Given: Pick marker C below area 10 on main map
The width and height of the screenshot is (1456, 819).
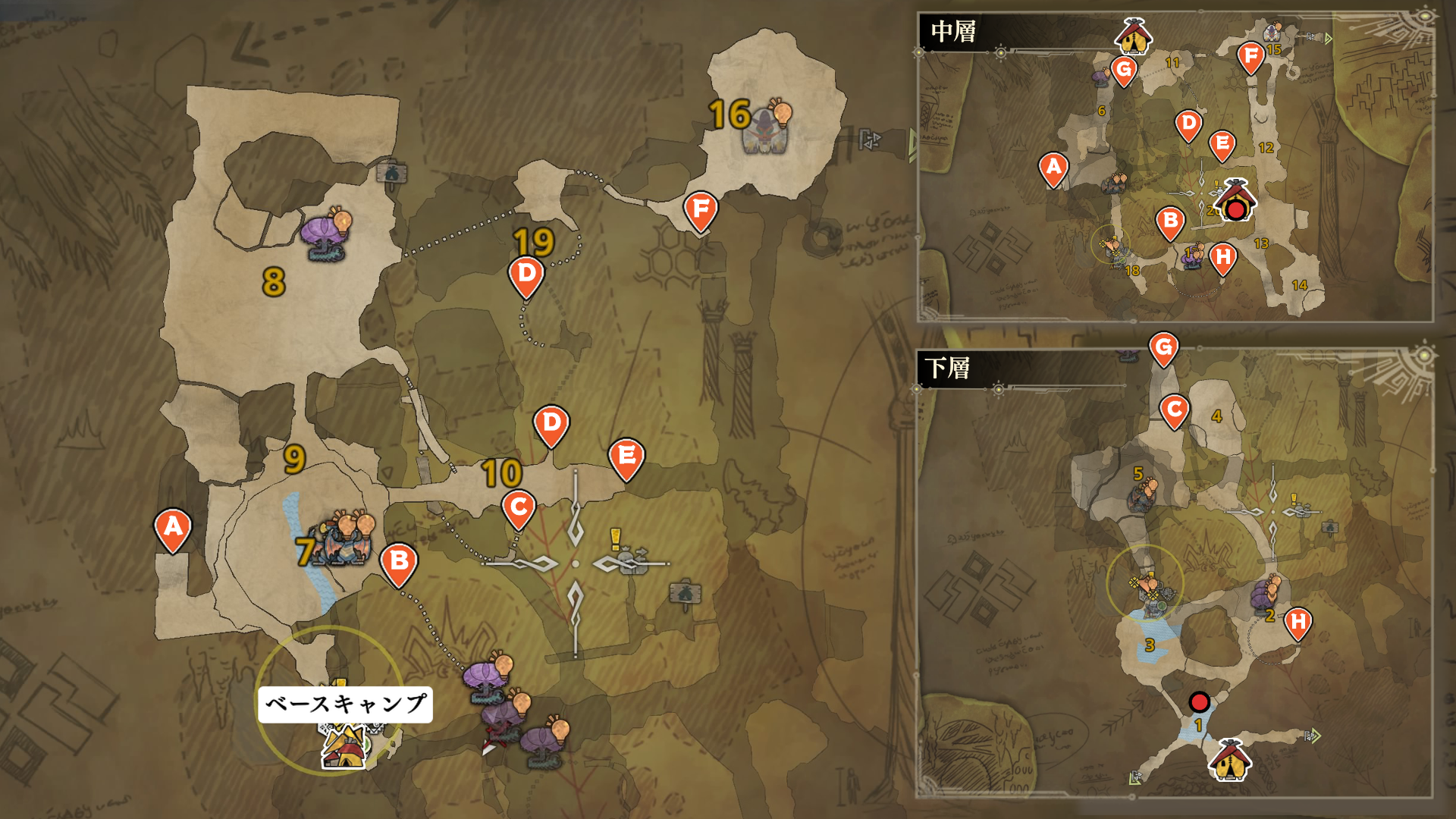Looking at the screenshot, I should pos(519,507).
